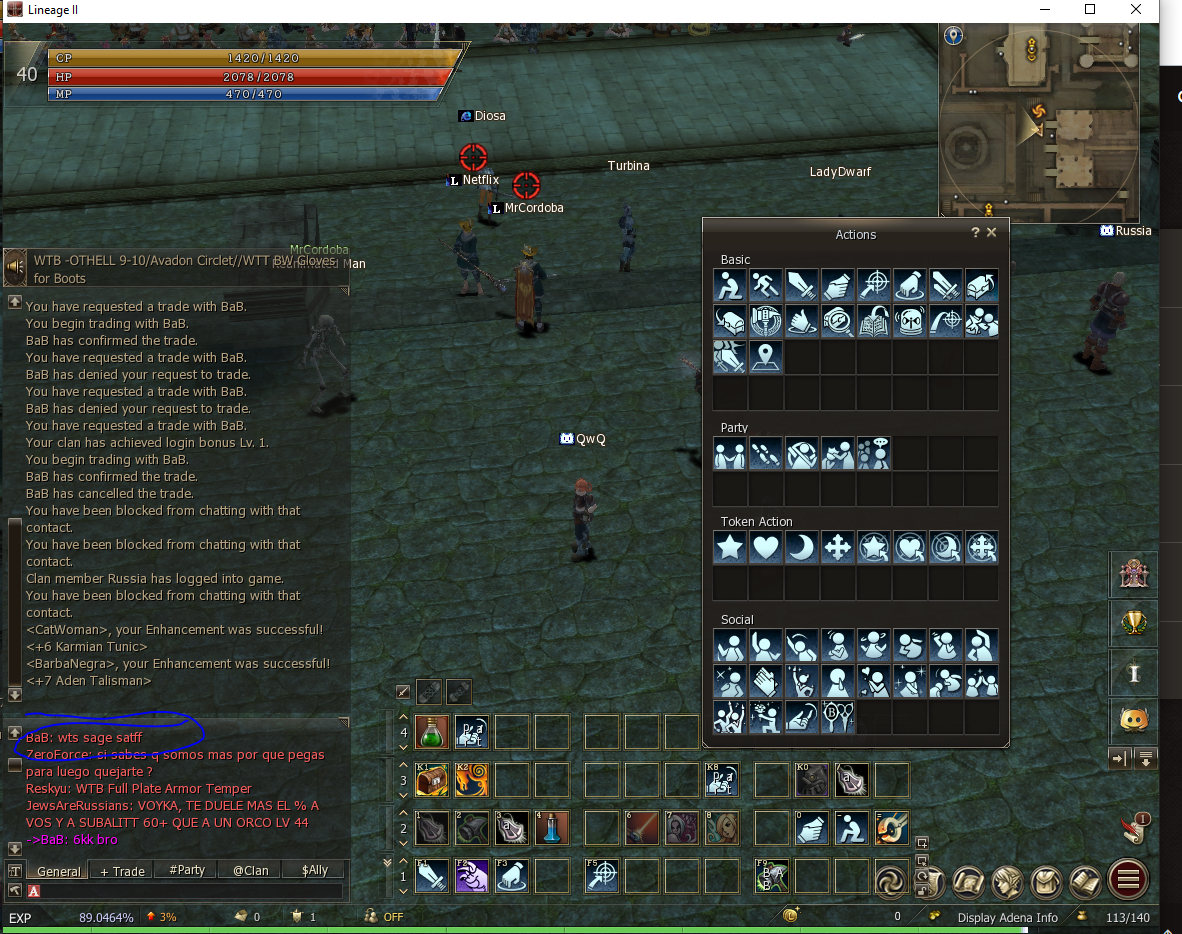This screenshot has width=1182, height=934.
Task: Click the chat text input field
Action: click(190, 891)
